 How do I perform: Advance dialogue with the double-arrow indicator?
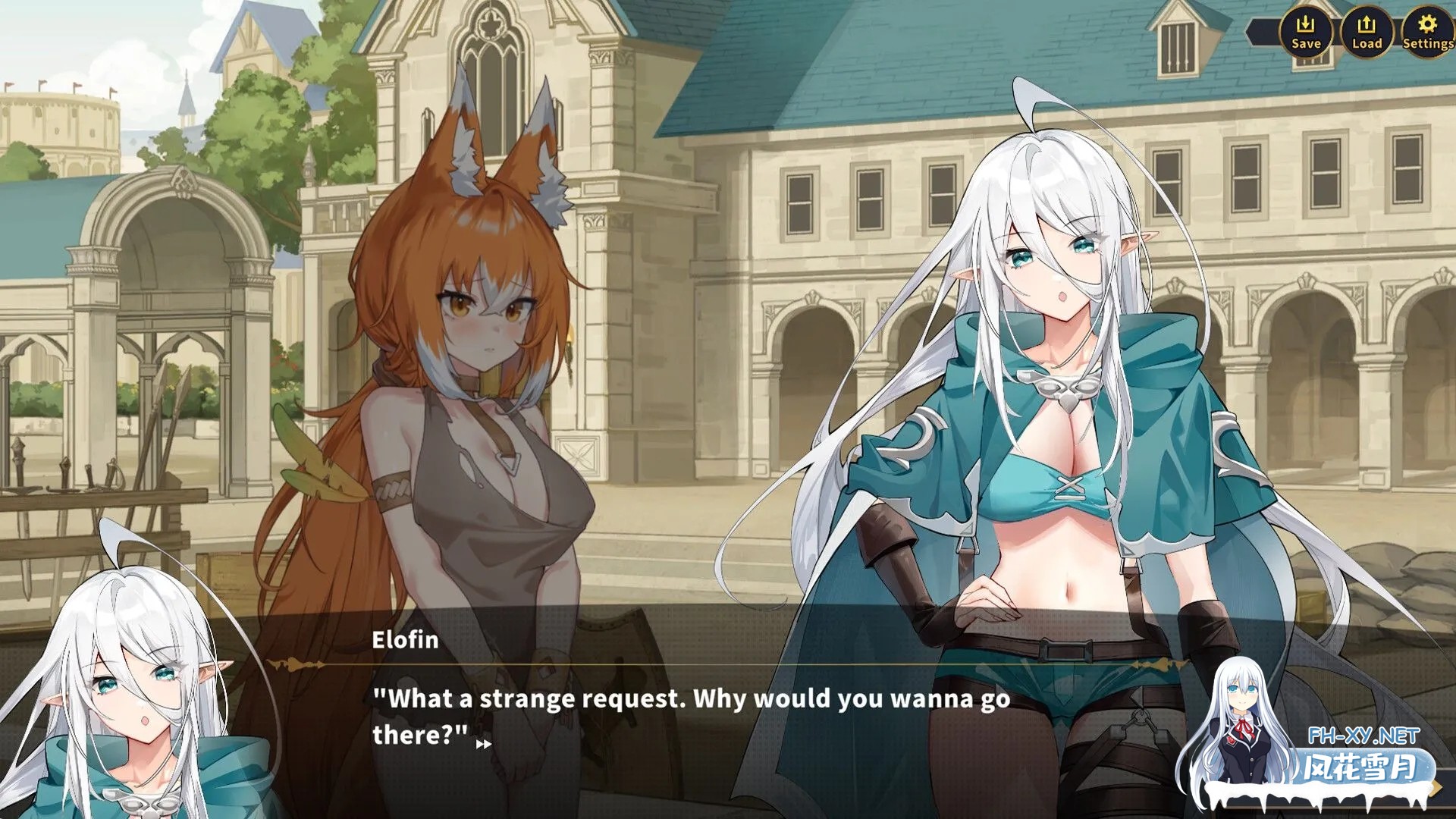tap(483, 745)
